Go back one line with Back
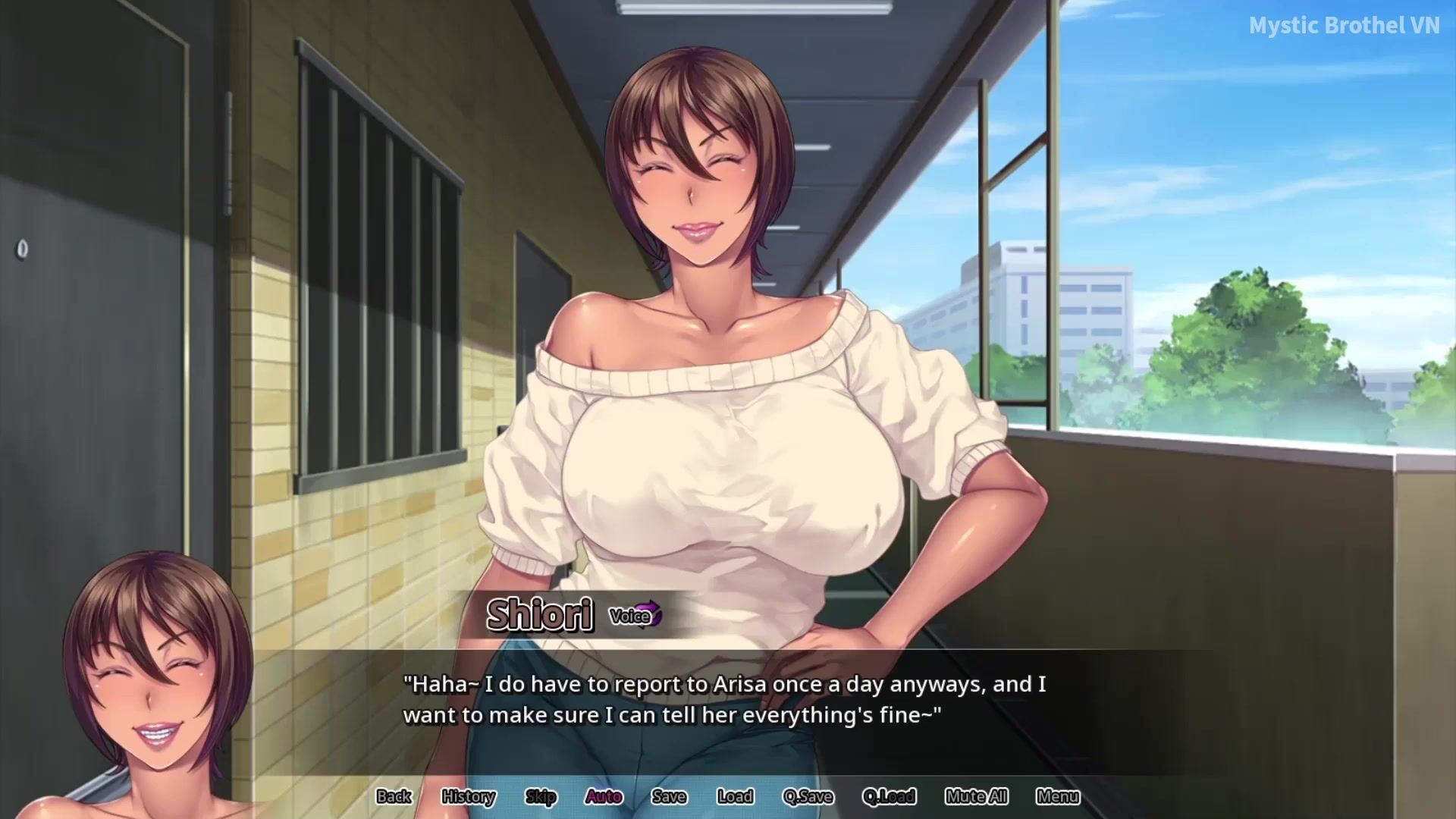Viewport: 1456px width, 819px height. (394, 796)
